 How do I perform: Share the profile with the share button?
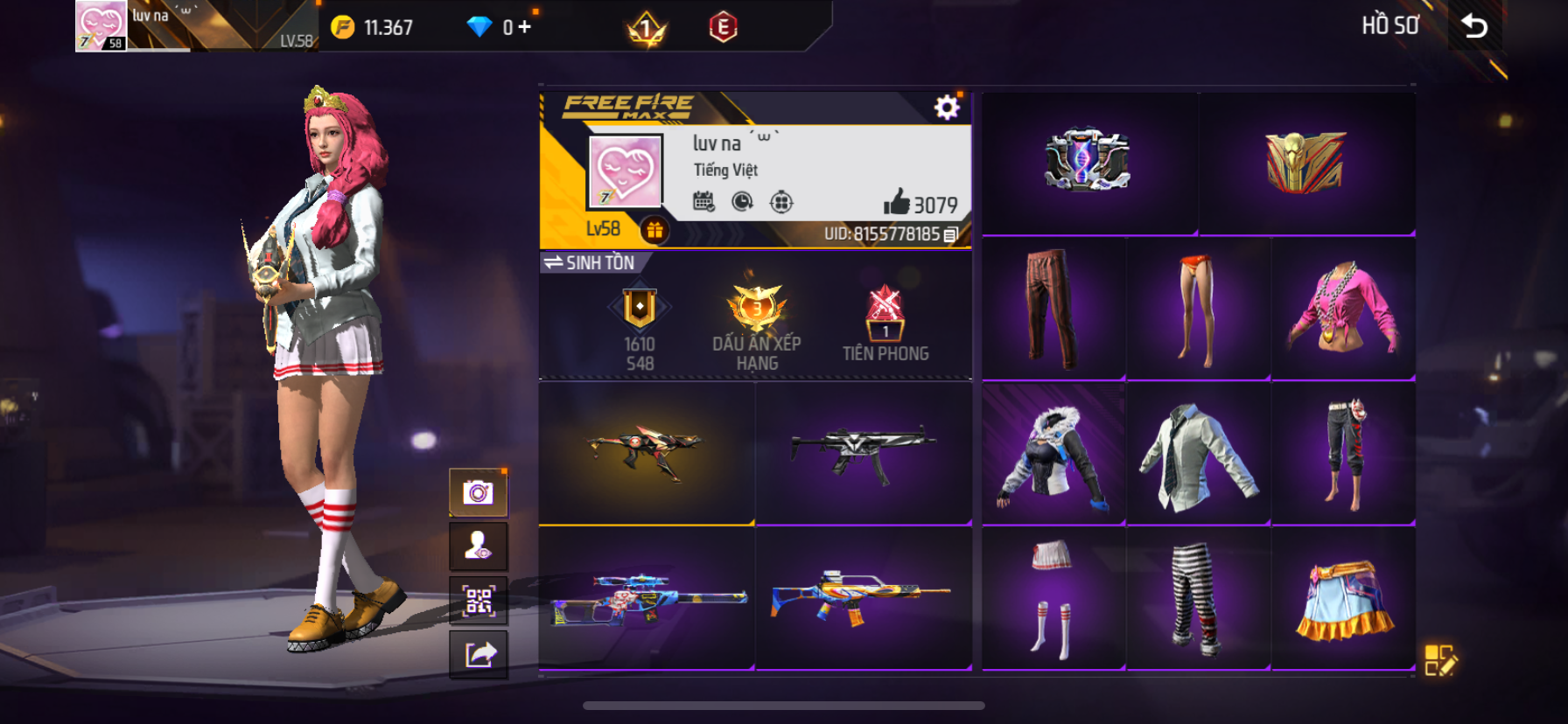(x=478, y=654)
